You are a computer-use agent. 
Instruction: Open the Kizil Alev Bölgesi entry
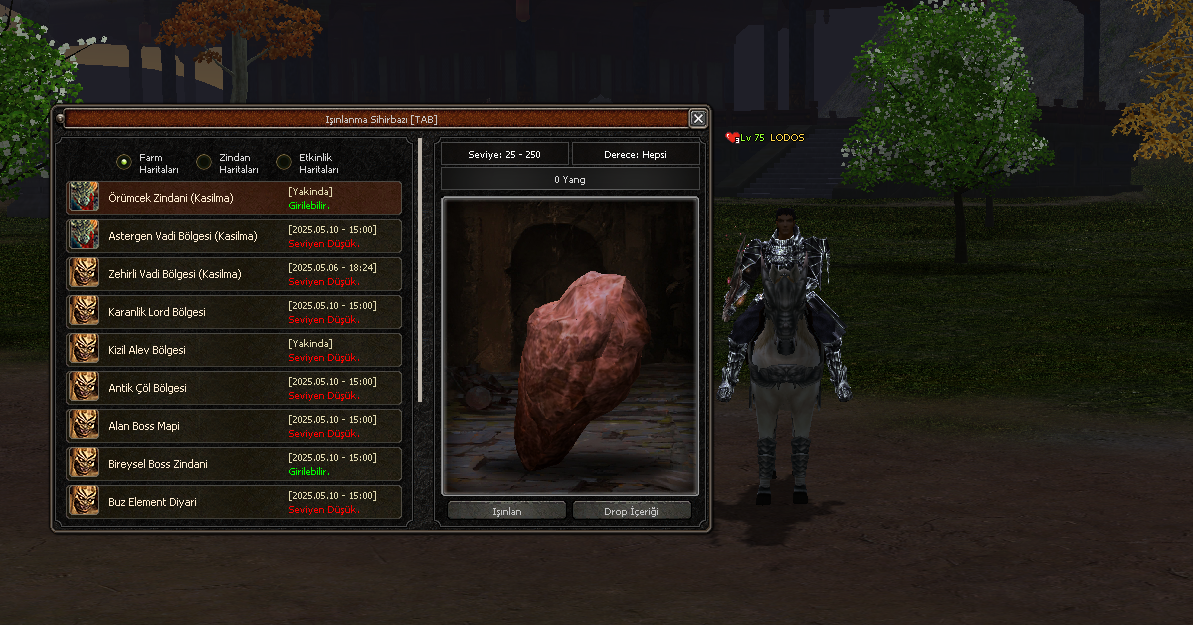(x=234, y=350)
